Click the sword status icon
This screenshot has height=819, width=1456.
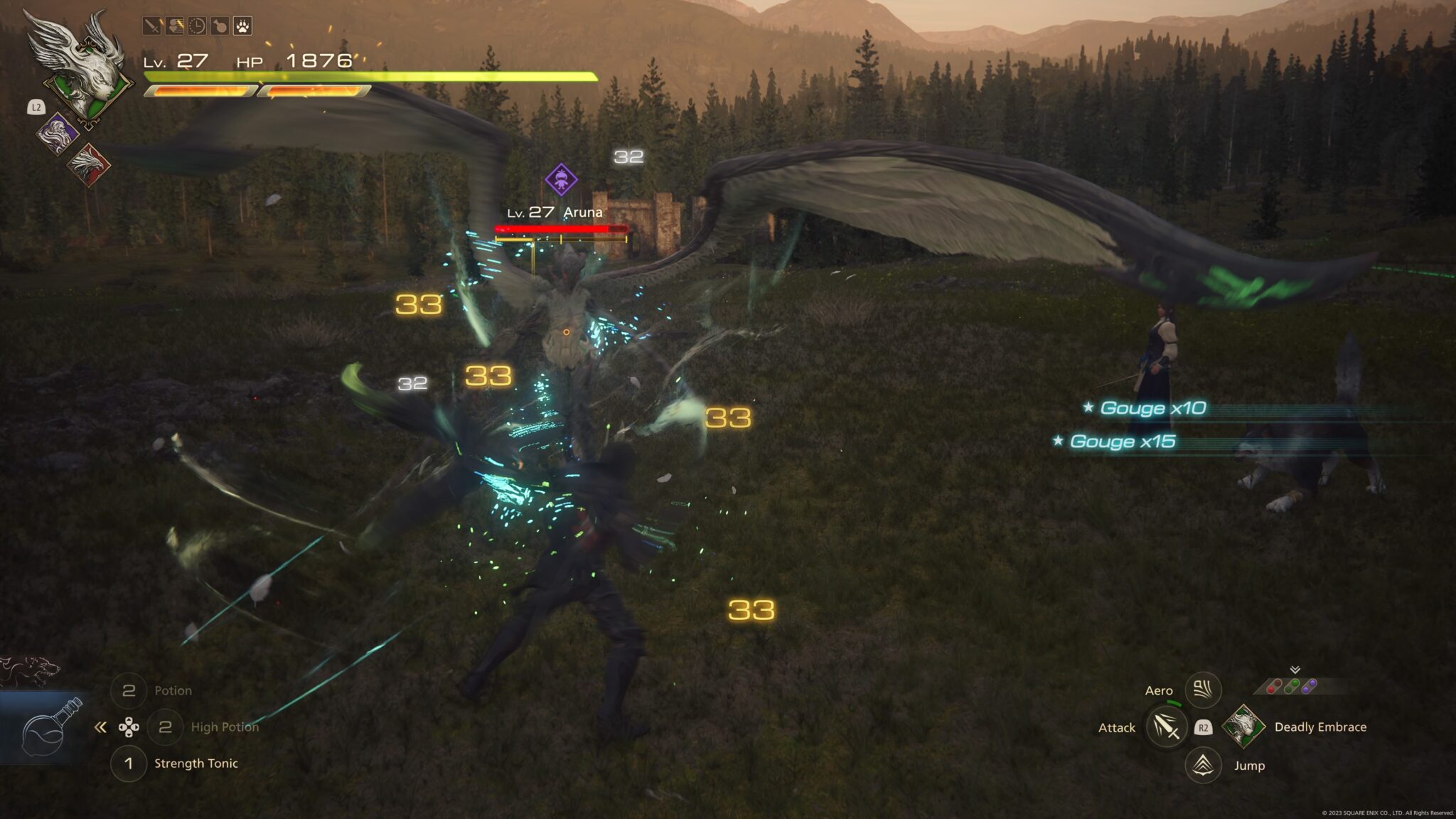click(151, 26)
